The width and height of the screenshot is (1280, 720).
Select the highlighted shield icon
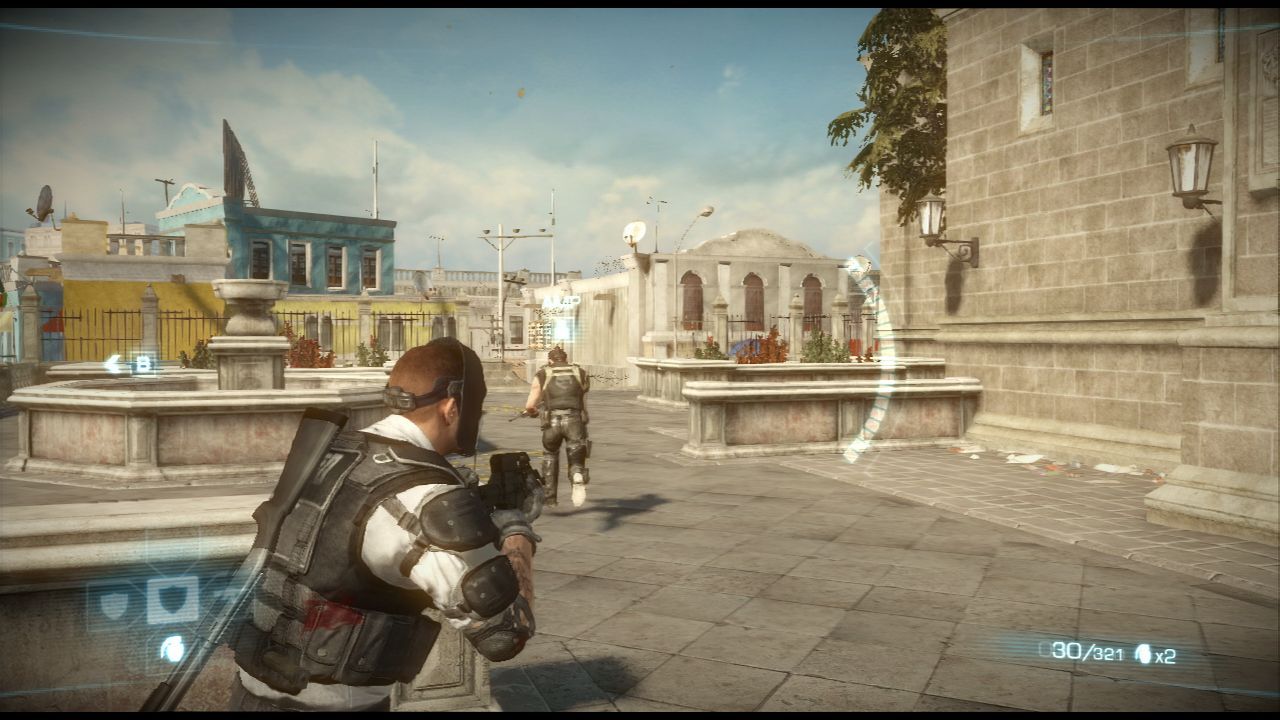click(172, 600)
